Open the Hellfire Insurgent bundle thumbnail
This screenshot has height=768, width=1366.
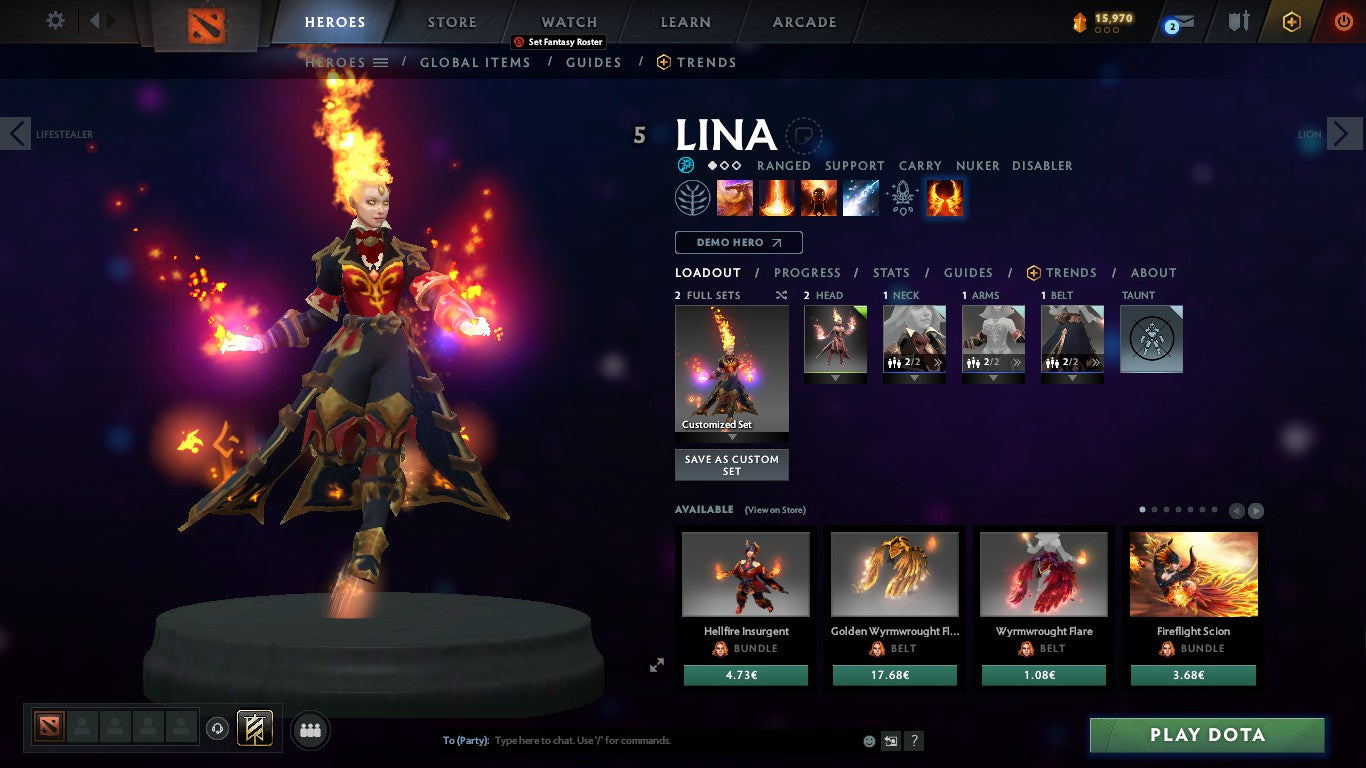744,574
